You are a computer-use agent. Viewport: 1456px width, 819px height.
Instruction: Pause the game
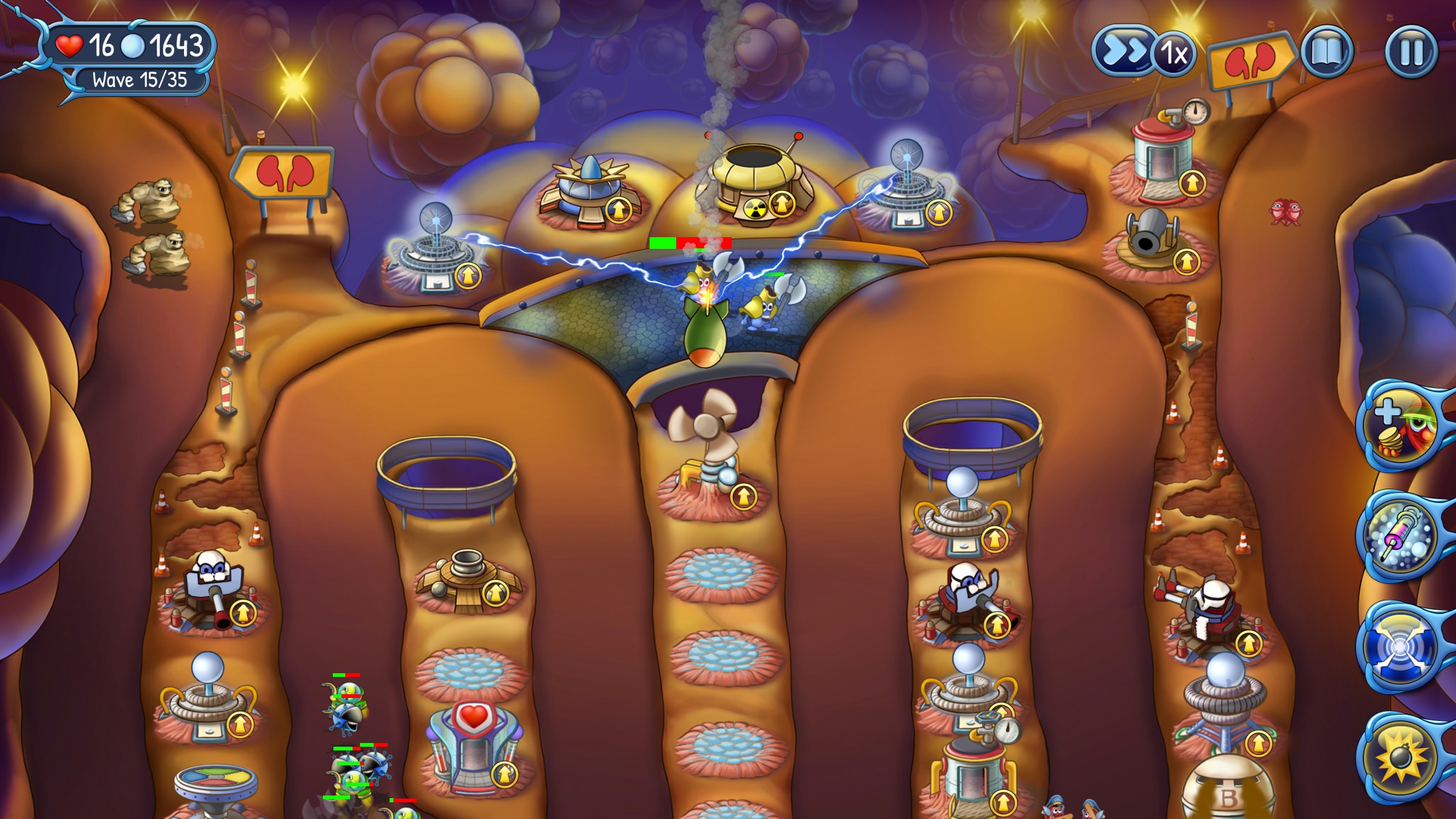pyautogui.click(x=1412, y=52)
